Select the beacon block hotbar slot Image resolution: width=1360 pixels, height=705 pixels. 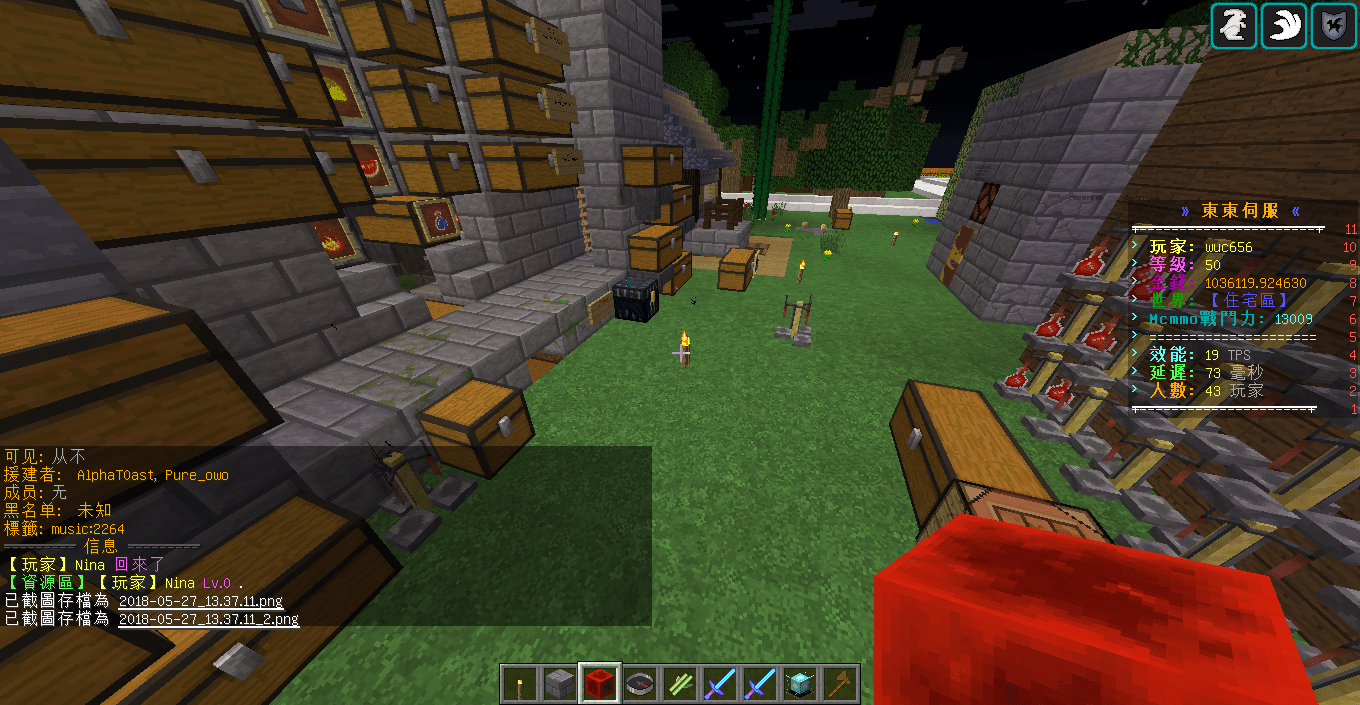[800, 684]
